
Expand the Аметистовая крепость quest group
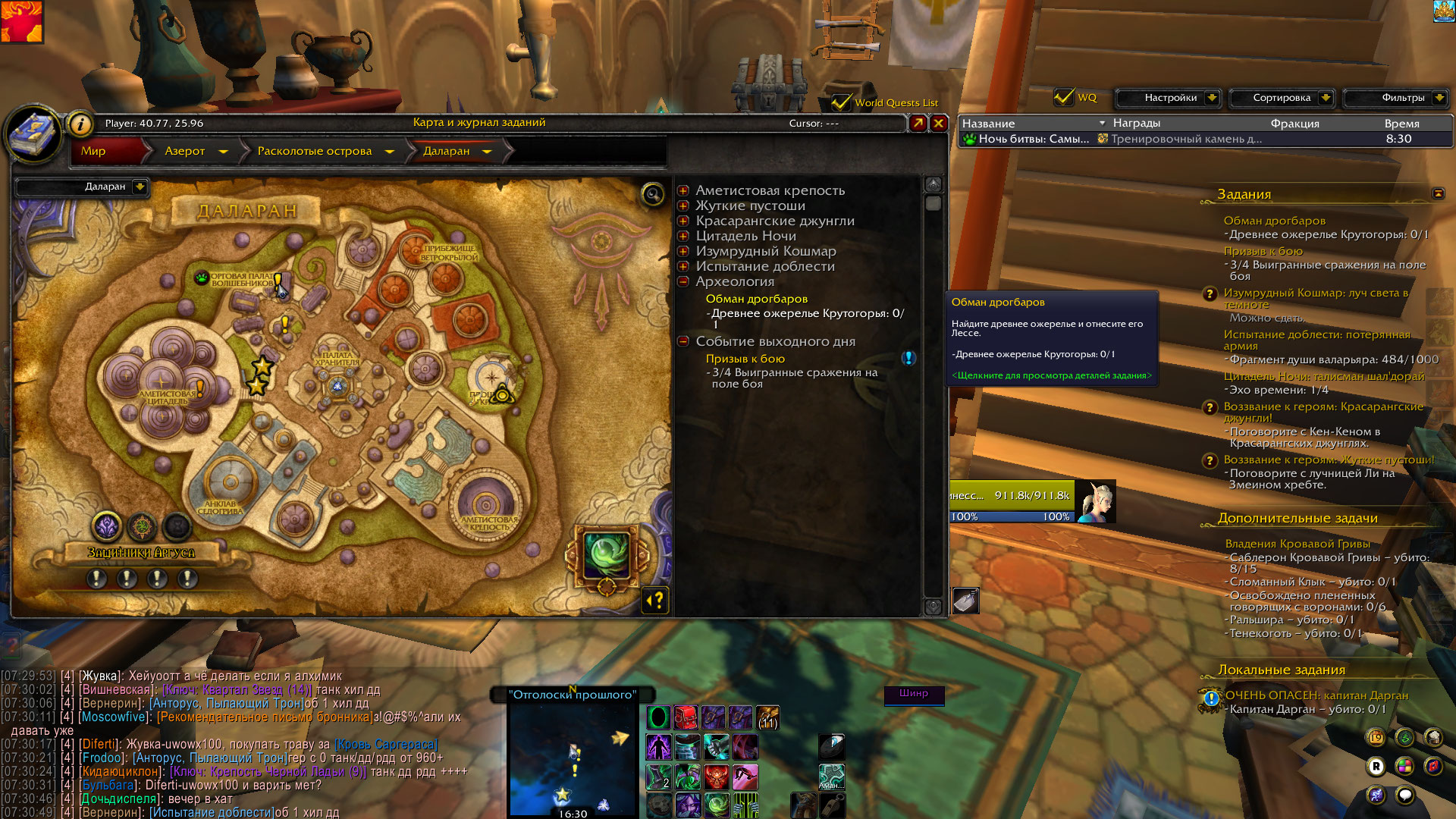click(683, 190)
